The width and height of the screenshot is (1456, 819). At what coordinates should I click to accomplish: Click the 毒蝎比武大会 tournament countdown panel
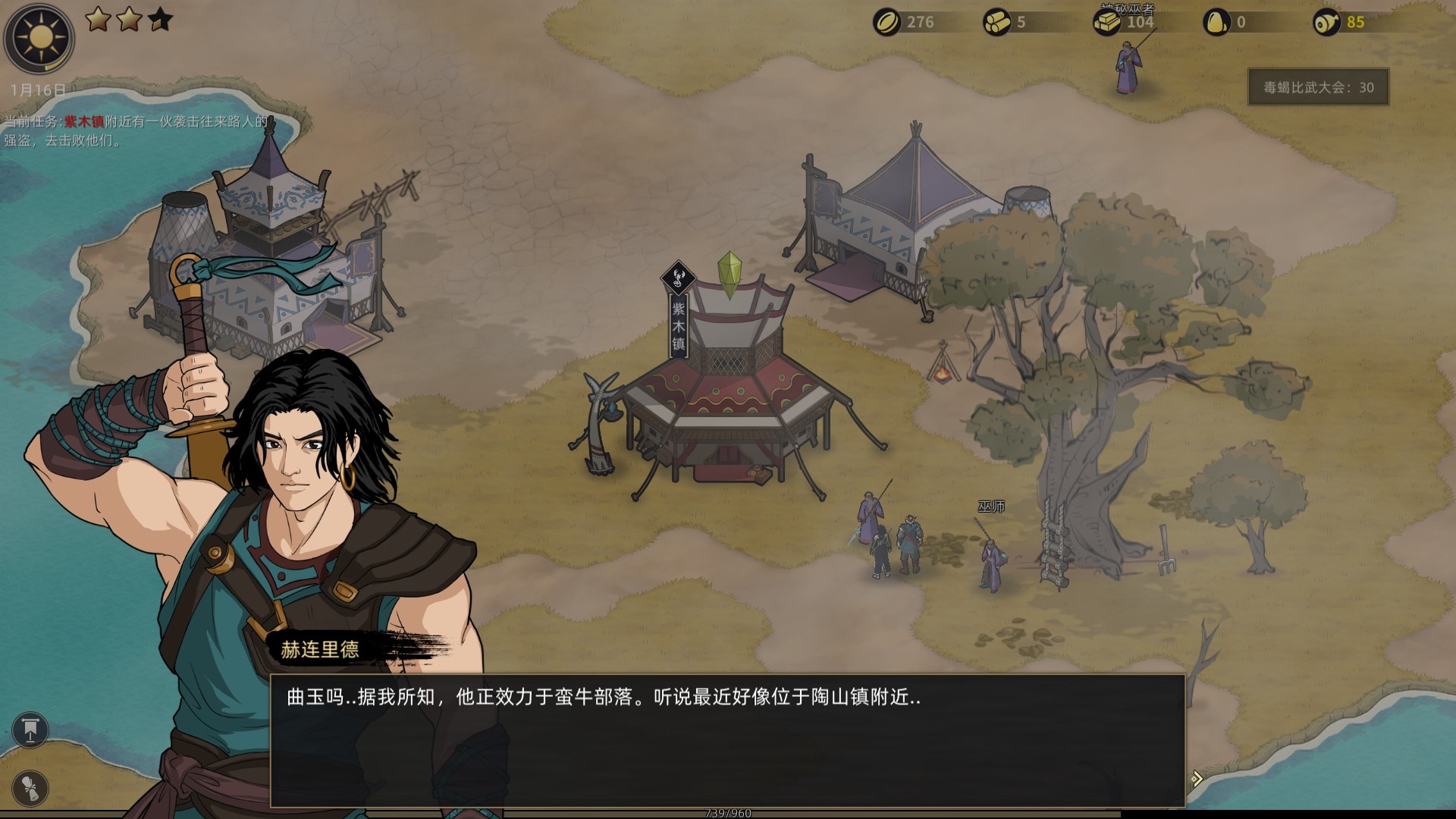(1318, 87)
